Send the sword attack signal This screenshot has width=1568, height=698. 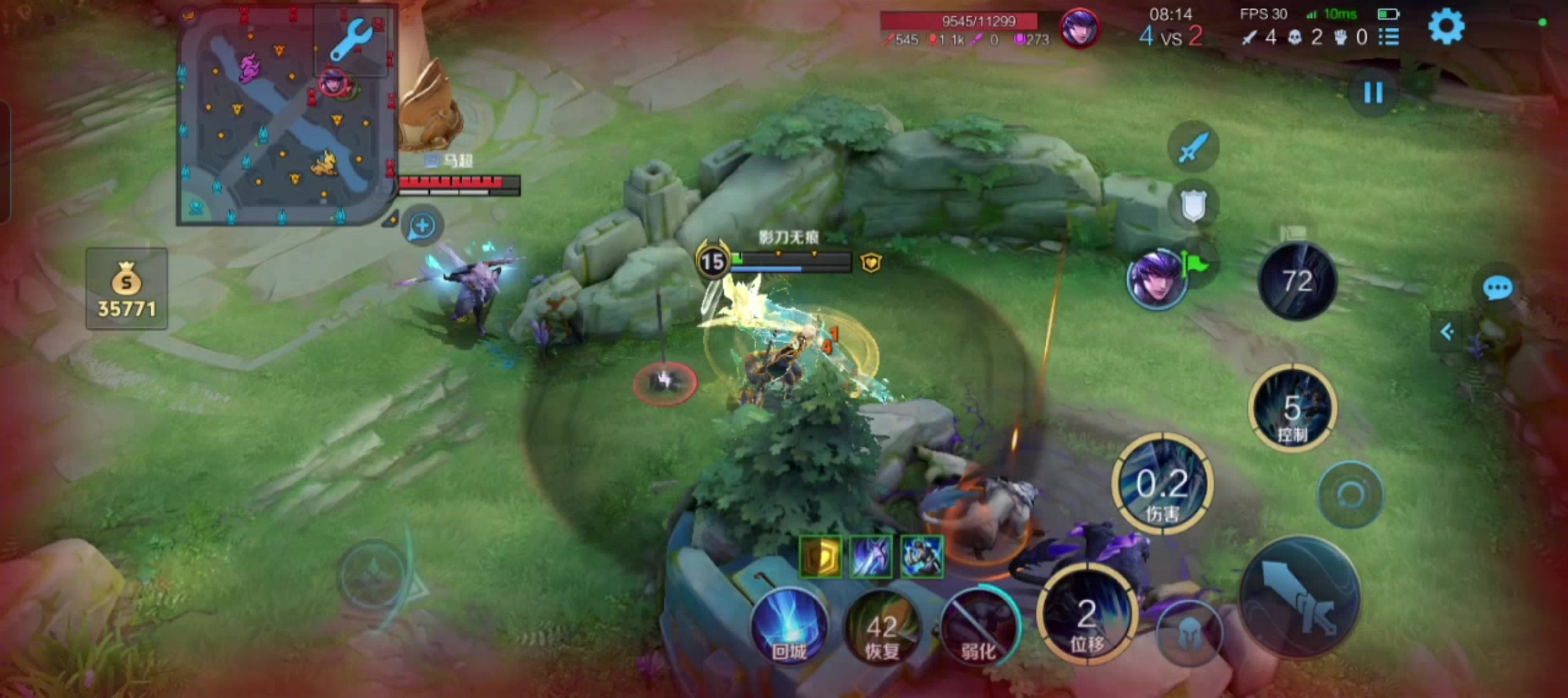(x=1193, y=147)
